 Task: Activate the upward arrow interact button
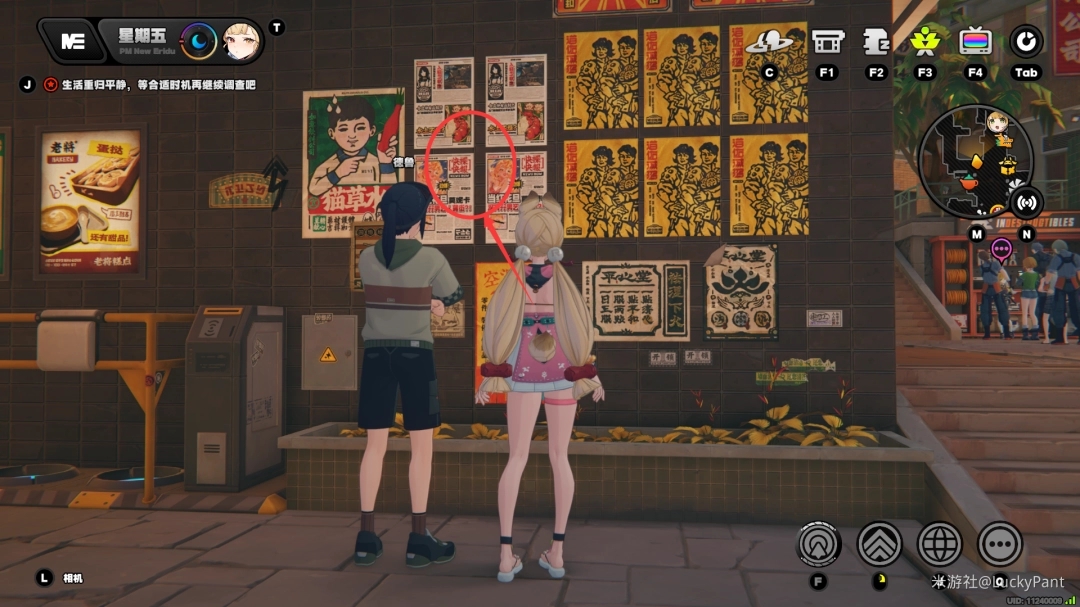pos(819,544)
